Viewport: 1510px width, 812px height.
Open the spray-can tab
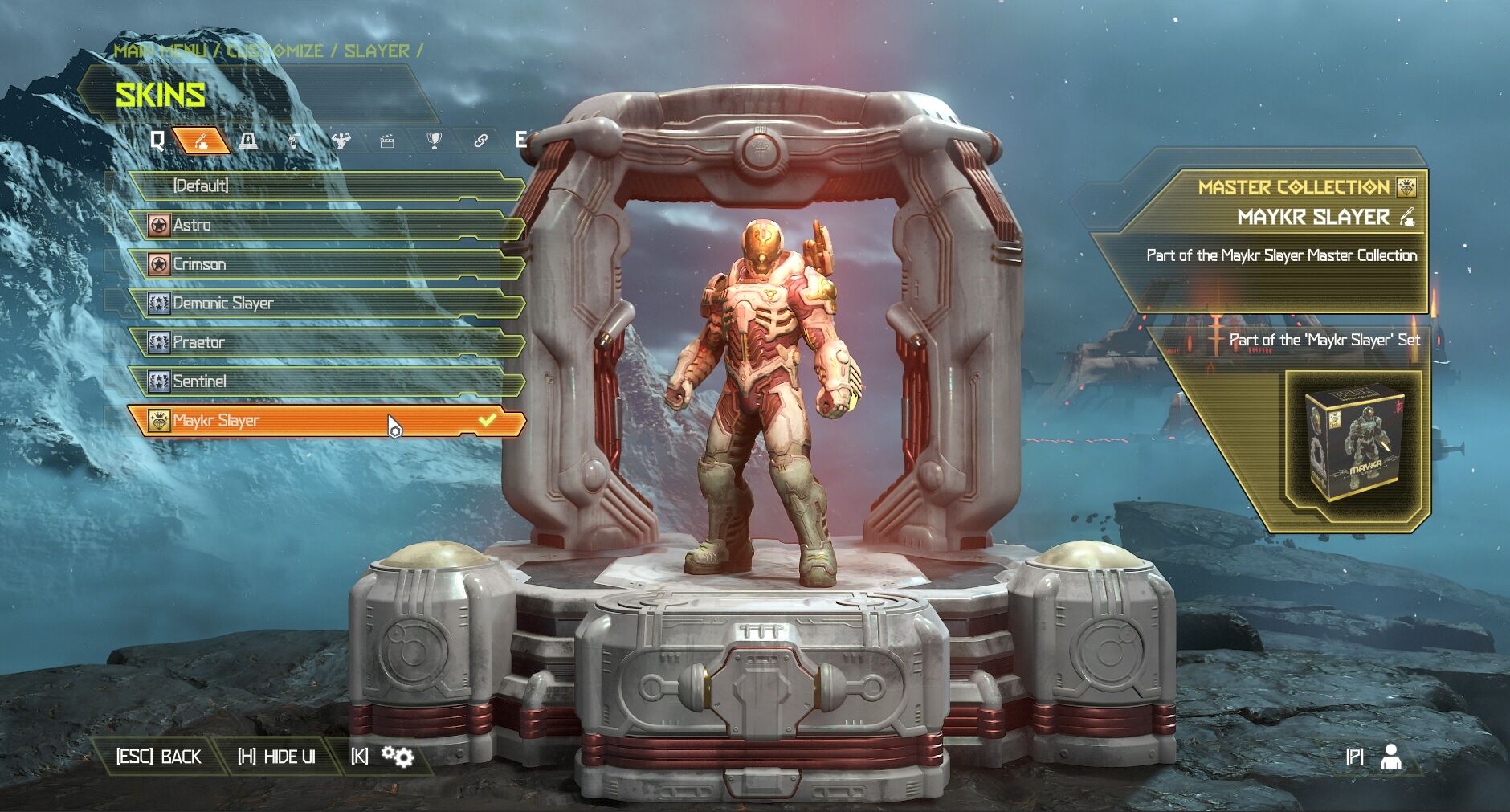pos(295,141)
